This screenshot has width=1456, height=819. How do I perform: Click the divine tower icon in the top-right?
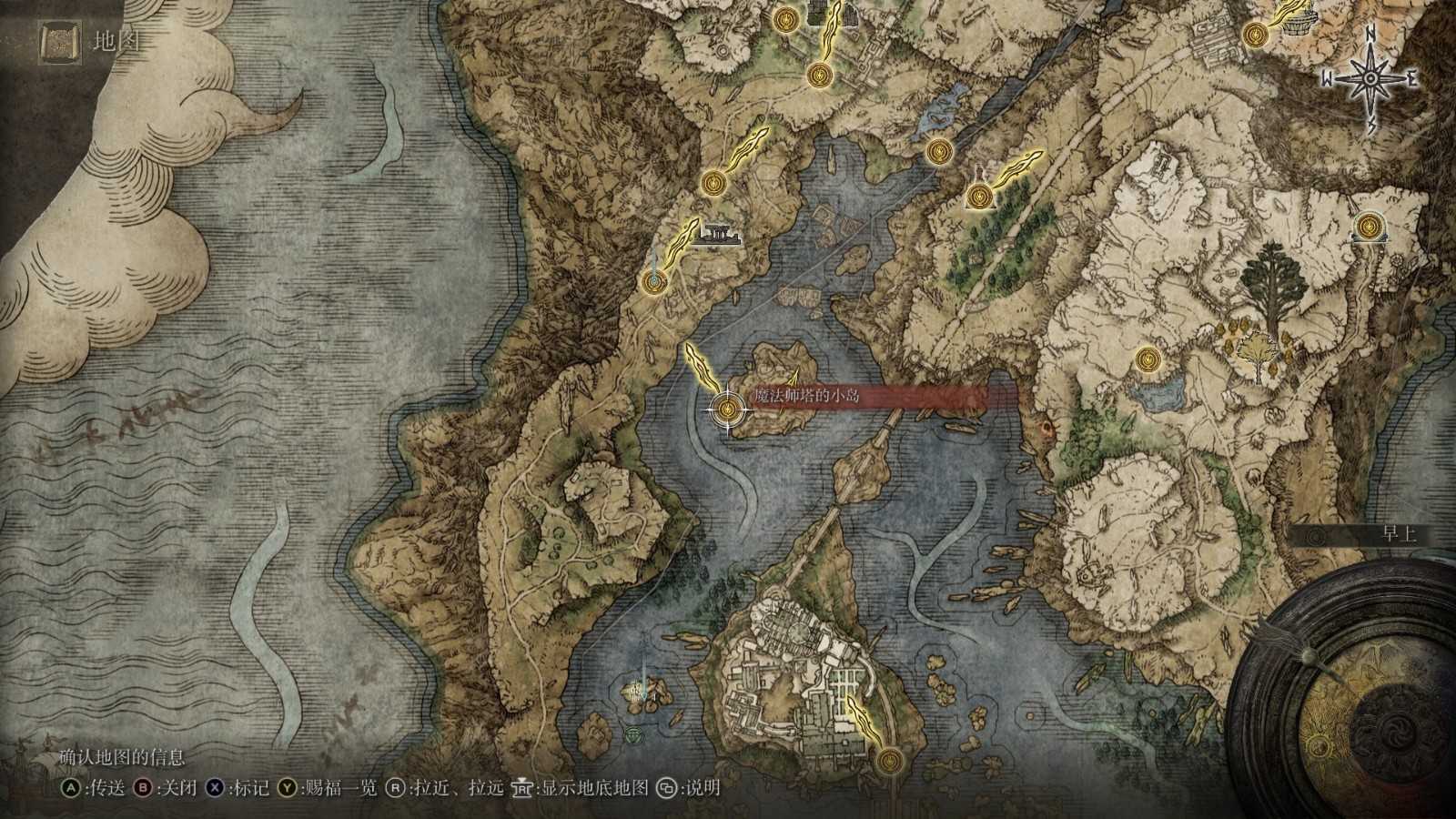click(1296, 23)
